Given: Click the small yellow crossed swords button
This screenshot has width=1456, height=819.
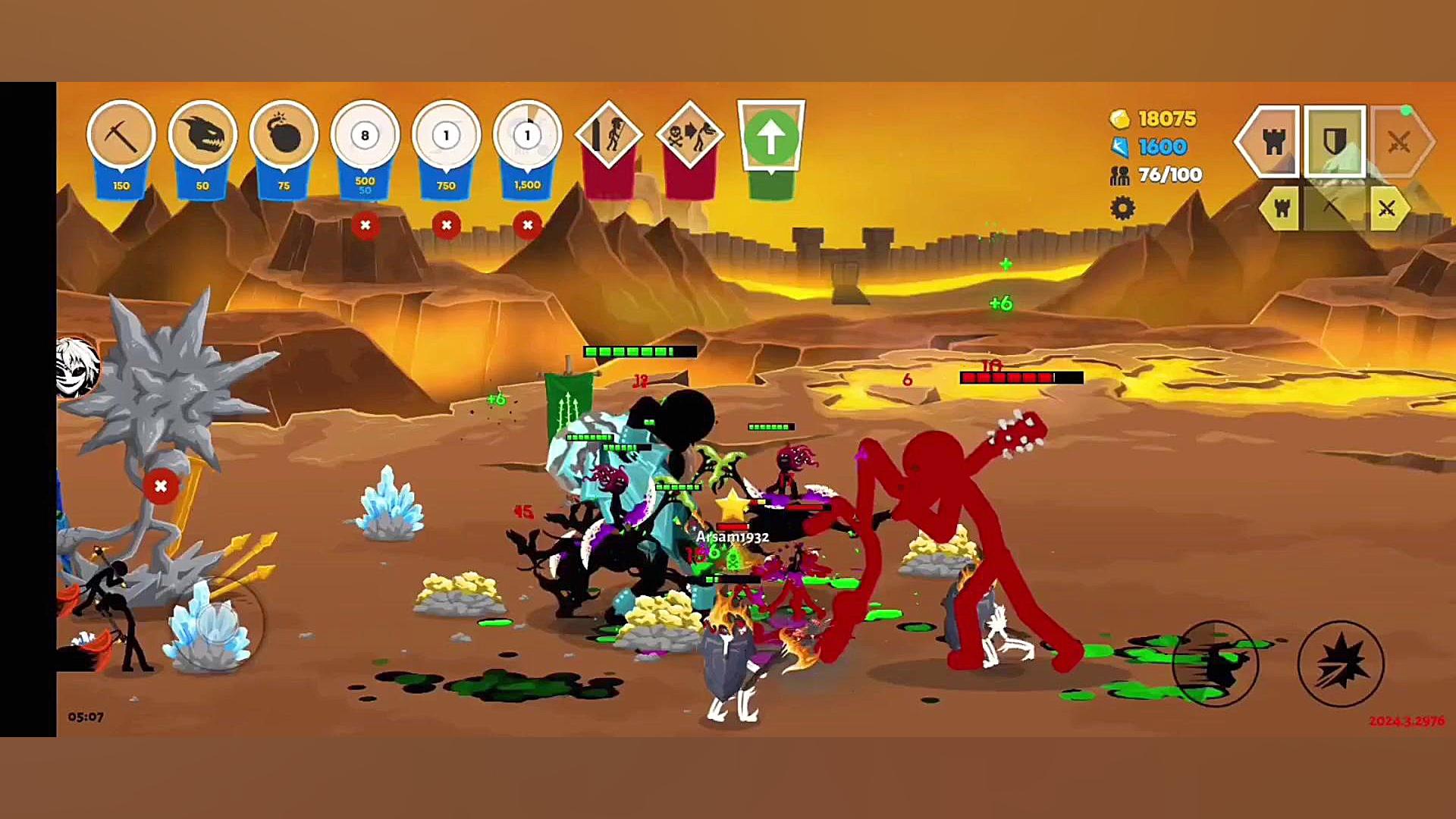Looking at the screenshot, I should 1387,209.
